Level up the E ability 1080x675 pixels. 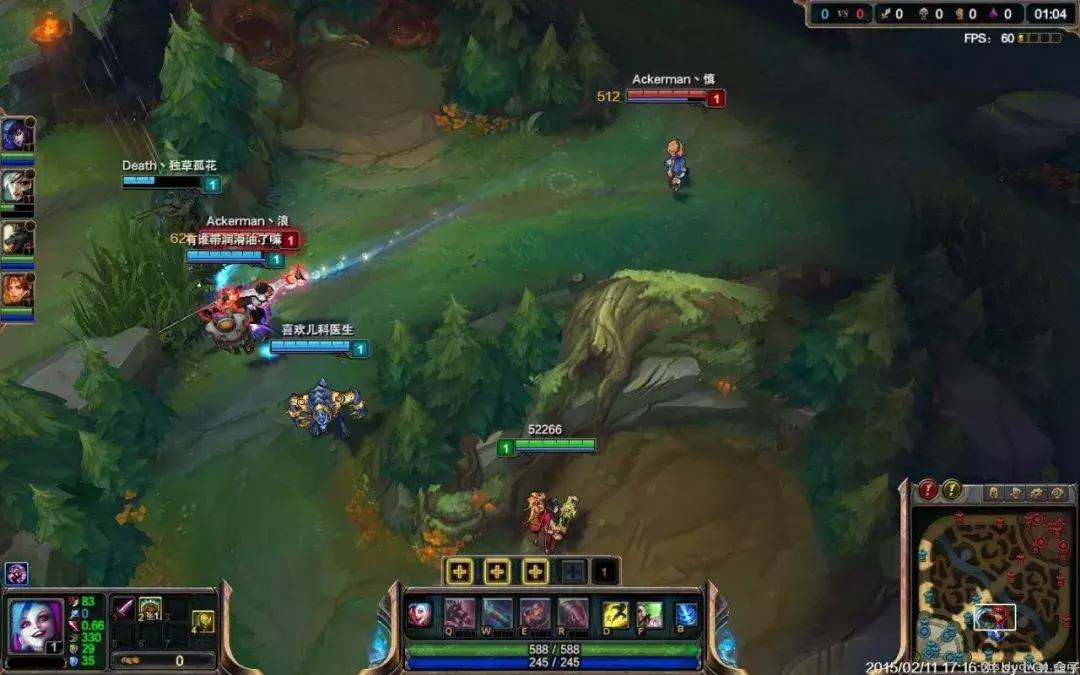pyautogui.click(x=536, y=572)
